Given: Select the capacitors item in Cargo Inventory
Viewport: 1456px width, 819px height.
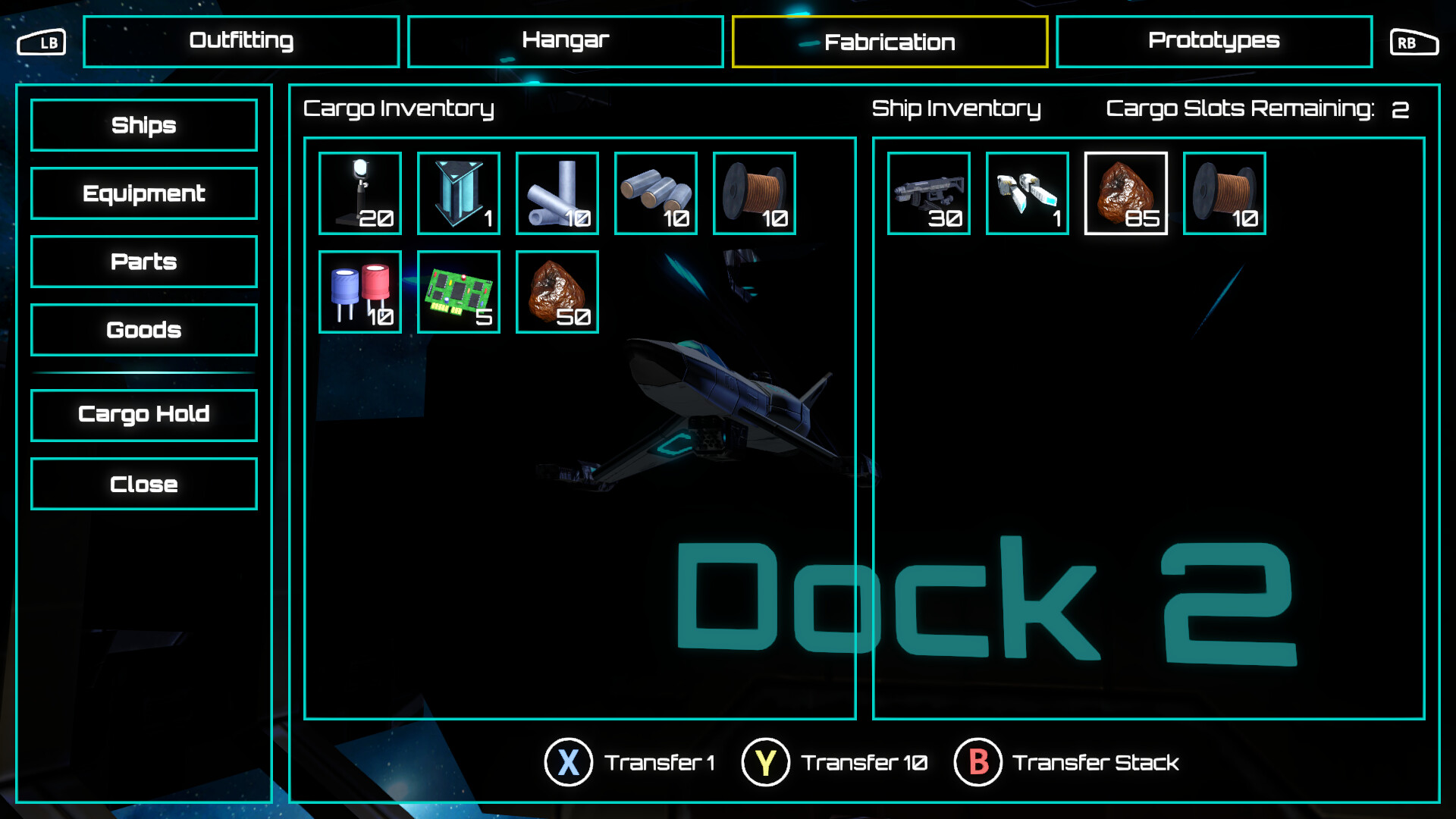Looking at the screenshot, I should 360,291.
